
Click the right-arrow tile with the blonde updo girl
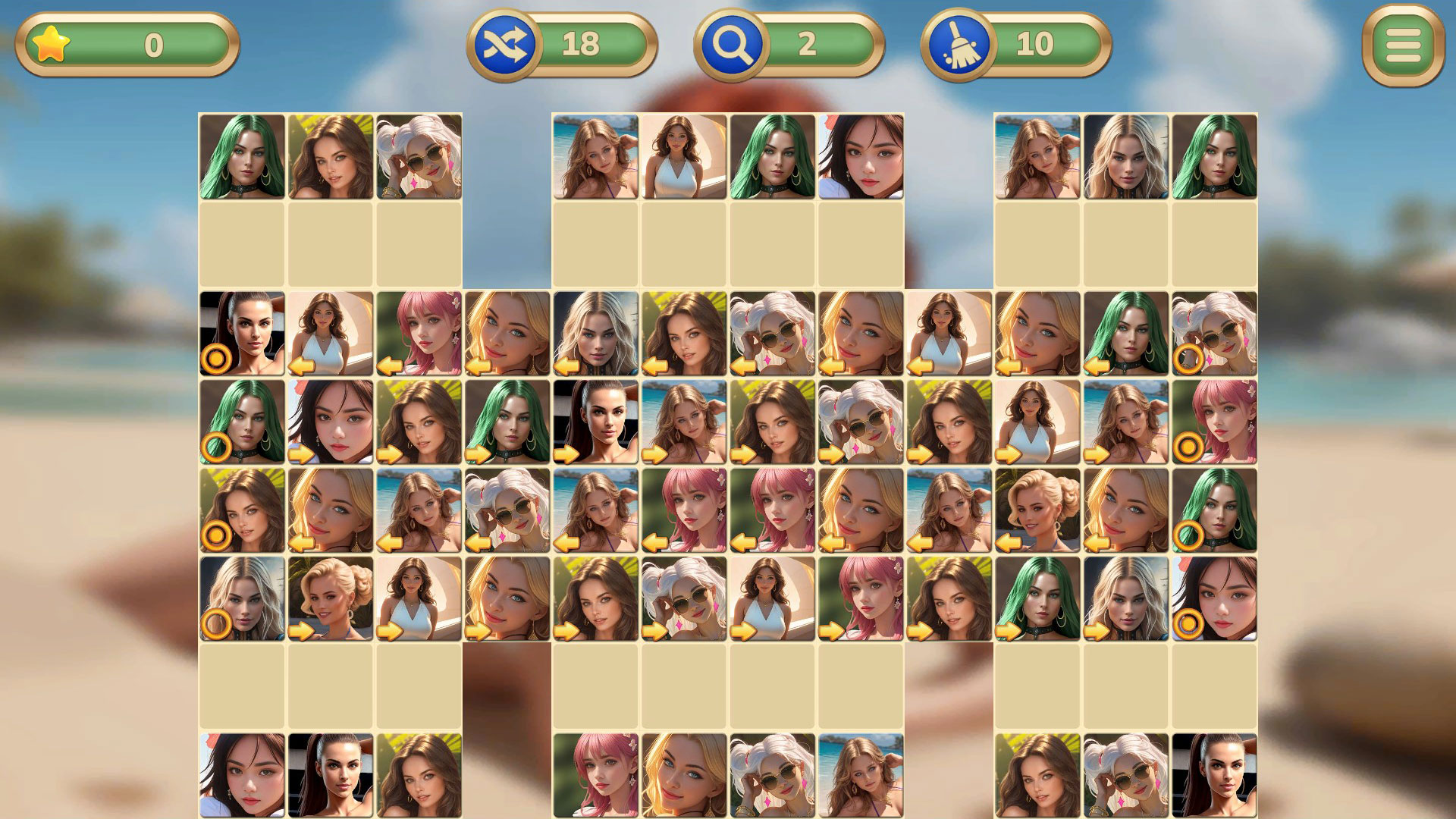[329, 599]
